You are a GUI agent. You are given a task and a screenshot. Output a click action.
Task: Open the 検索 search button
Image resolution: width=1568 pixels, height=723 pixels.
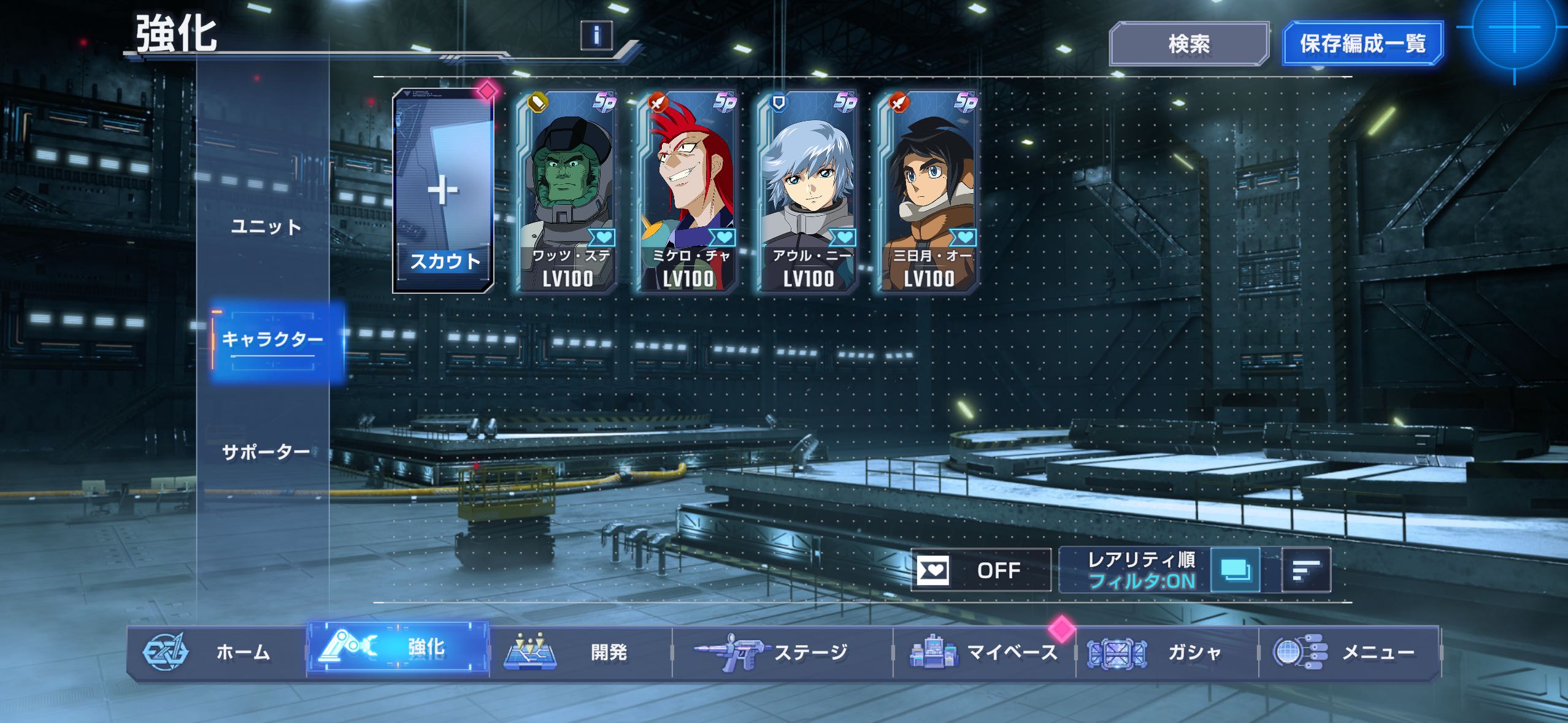[1188, 44]
